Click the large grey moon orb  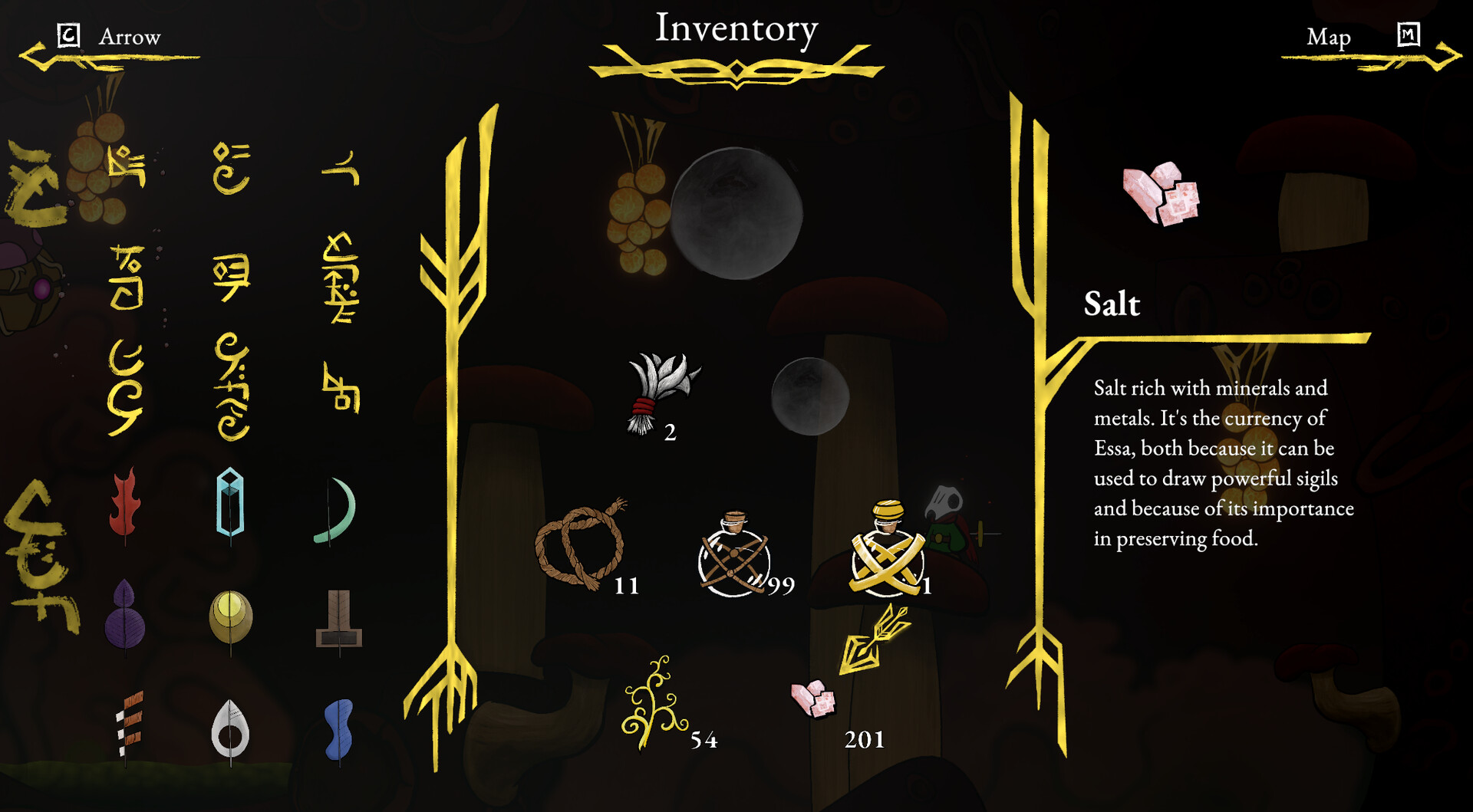click(739, 215)
